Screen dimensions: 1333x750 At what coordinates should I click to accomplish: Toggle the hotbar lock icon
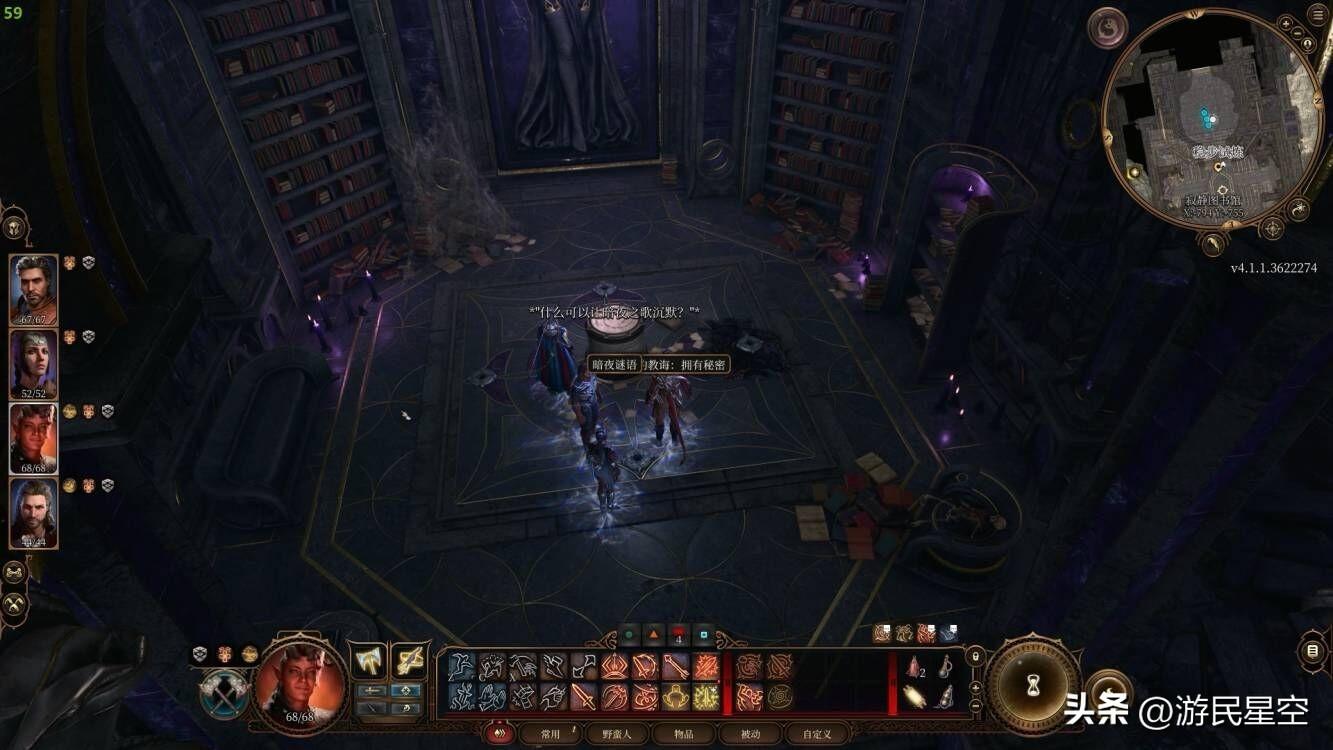975,657
